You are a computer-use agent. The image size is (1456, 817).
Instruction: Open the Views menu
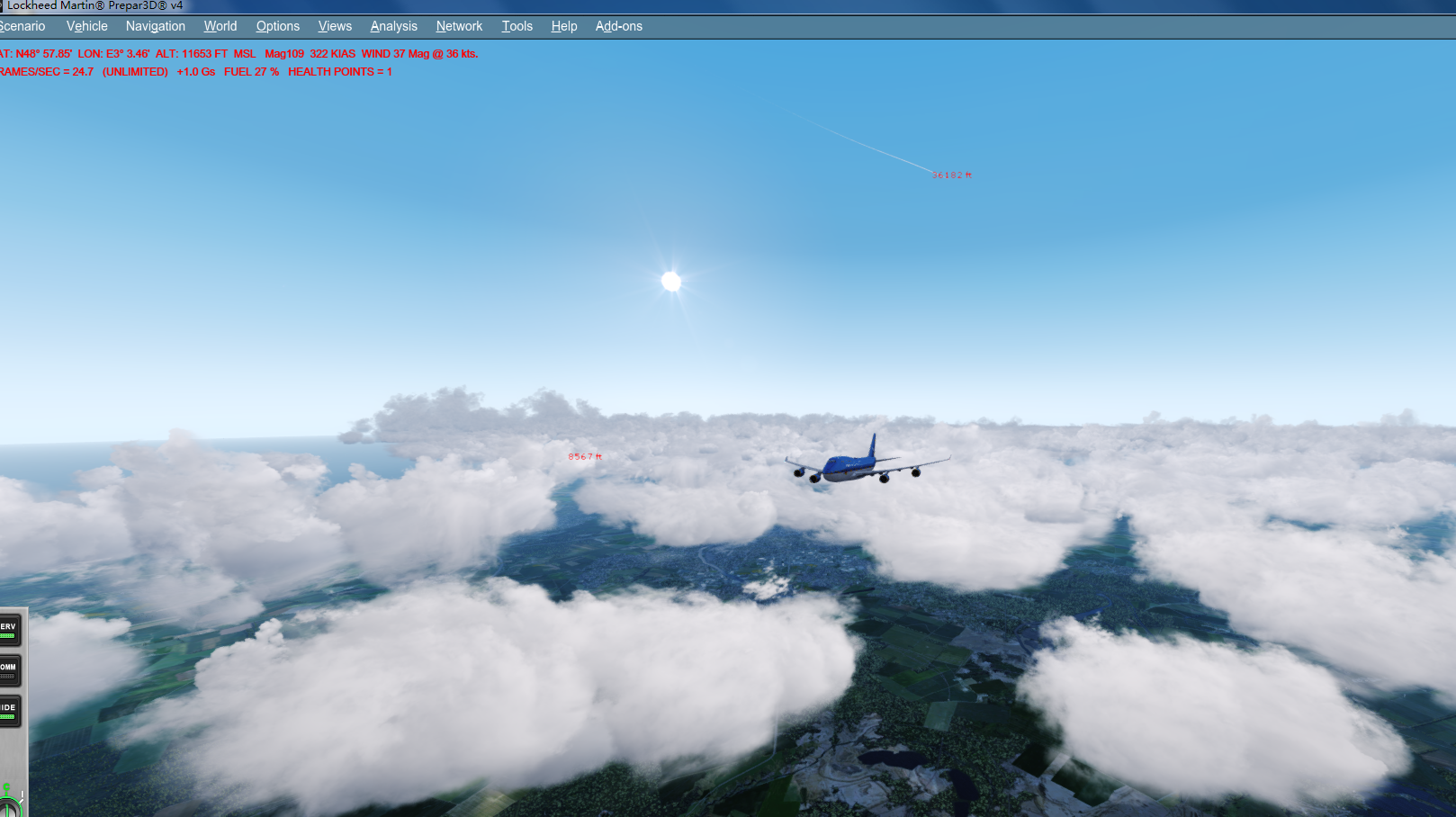[334, 26]
